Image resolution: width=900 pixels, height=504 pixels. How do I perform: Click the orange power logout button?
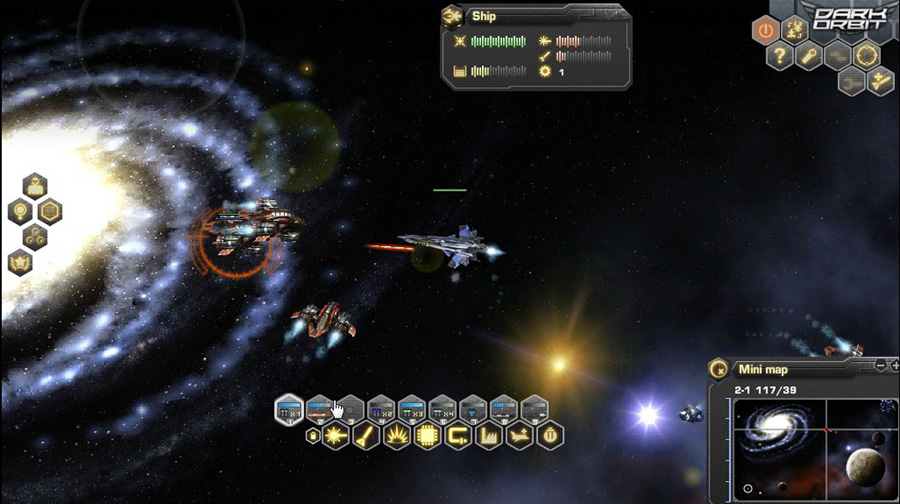tap(765, 30)
